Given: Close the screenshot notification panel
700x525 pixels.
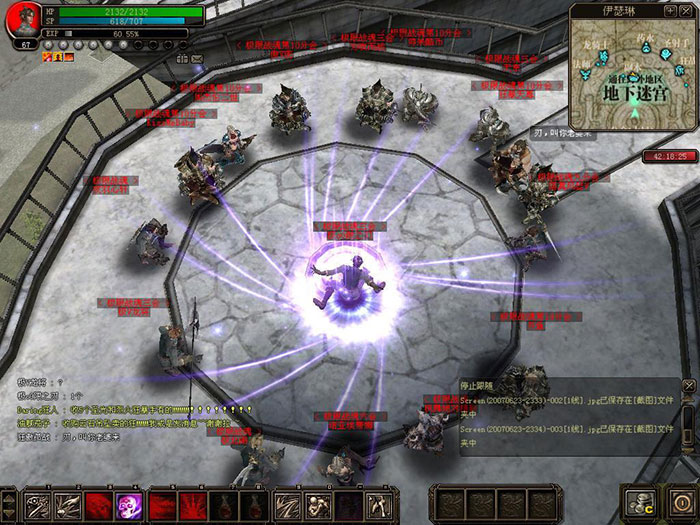Looking at the screenshot, I should tap(688, 384).
